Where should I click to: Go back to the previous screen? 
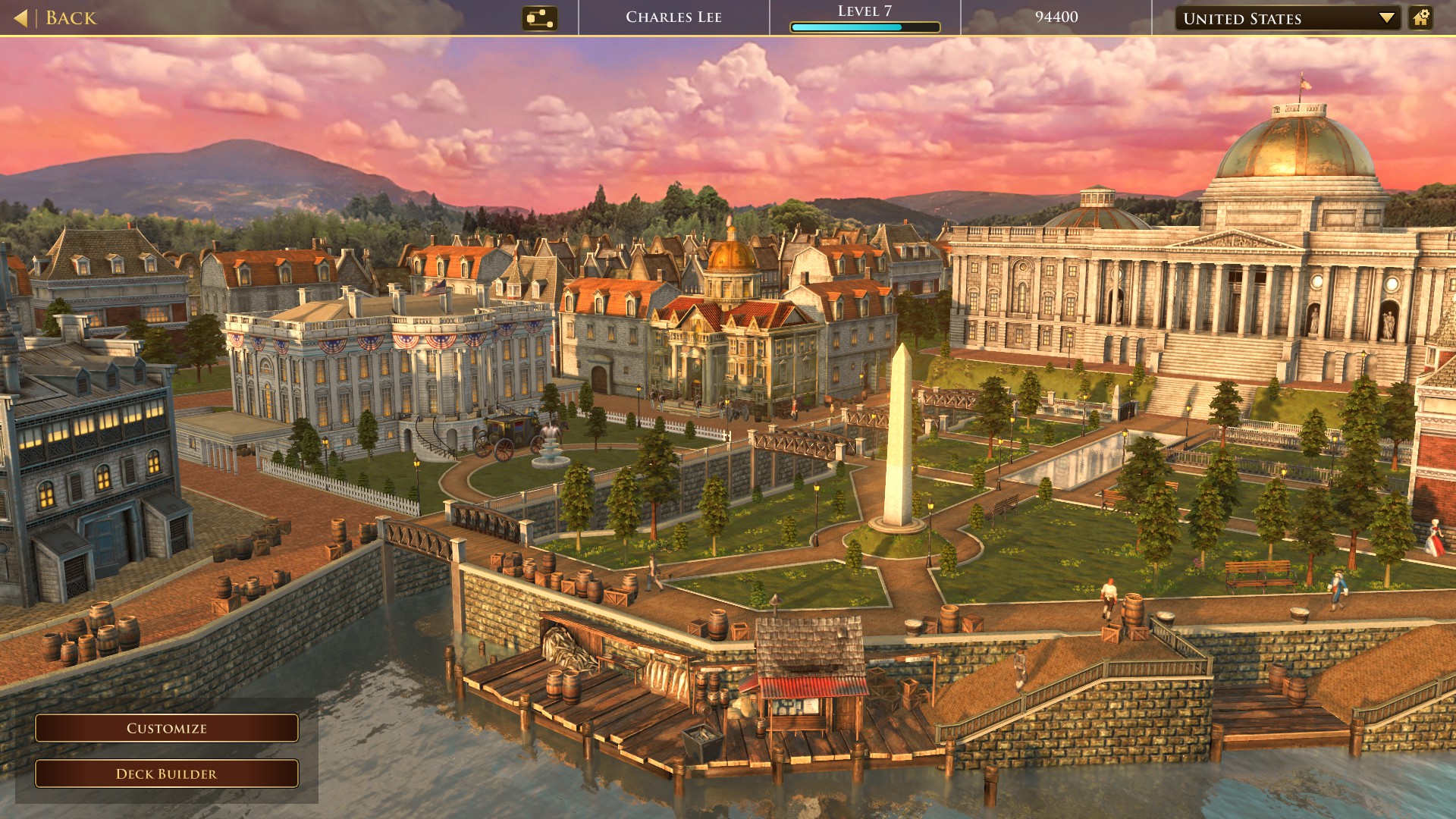click(x=56, y=17)
